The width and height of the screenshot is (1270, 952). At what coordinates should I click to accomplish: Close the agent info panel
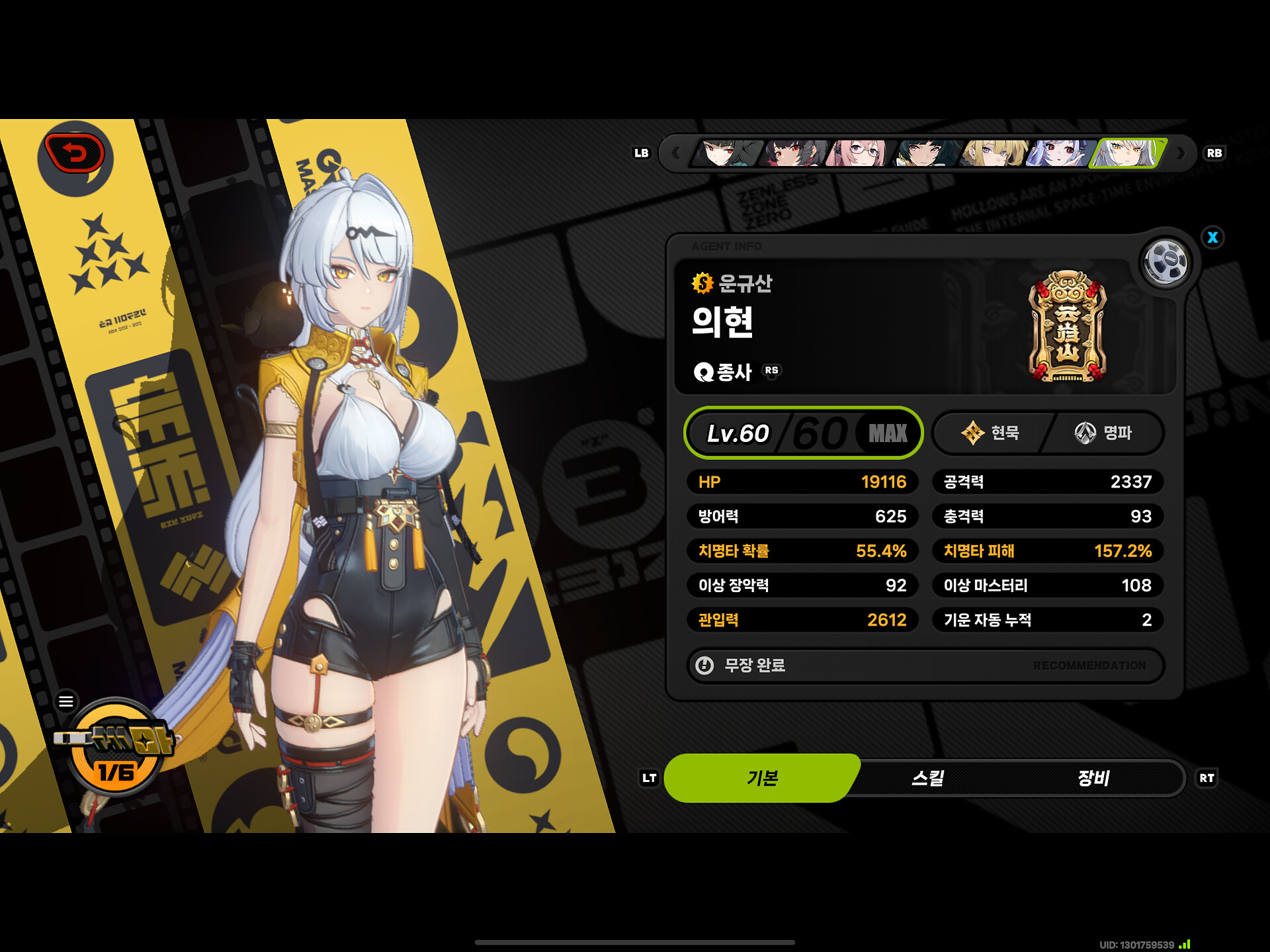pyautogui.click(x=1212, y=238)
